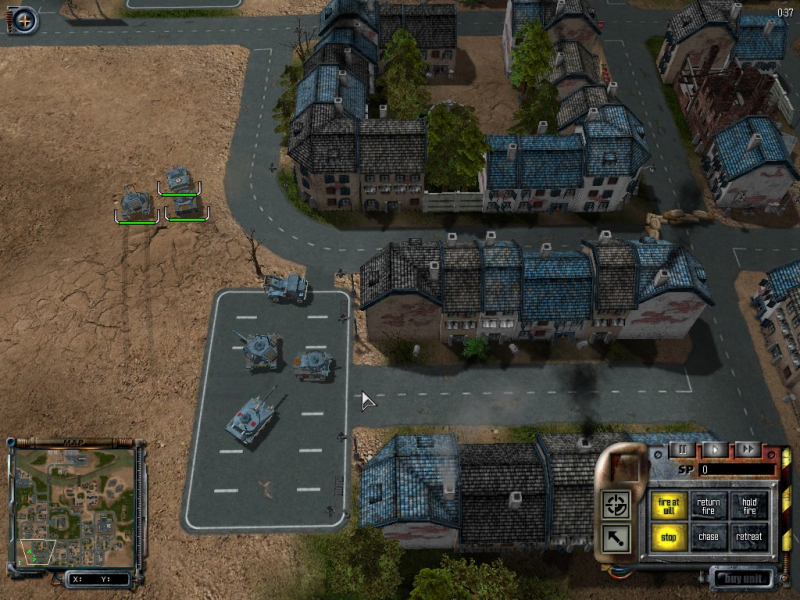Click the "stop" command button

(669, 538)
